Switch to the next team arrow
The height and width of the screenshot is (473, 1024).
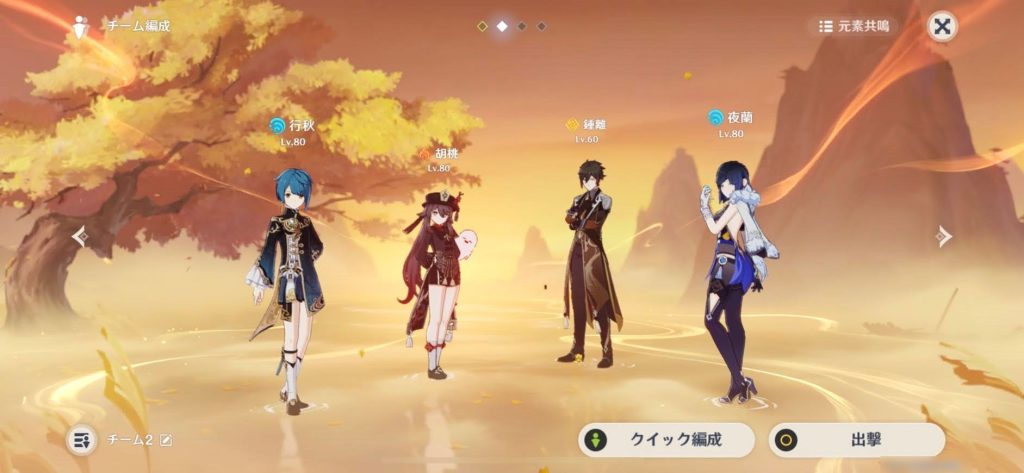coord(942,236)
